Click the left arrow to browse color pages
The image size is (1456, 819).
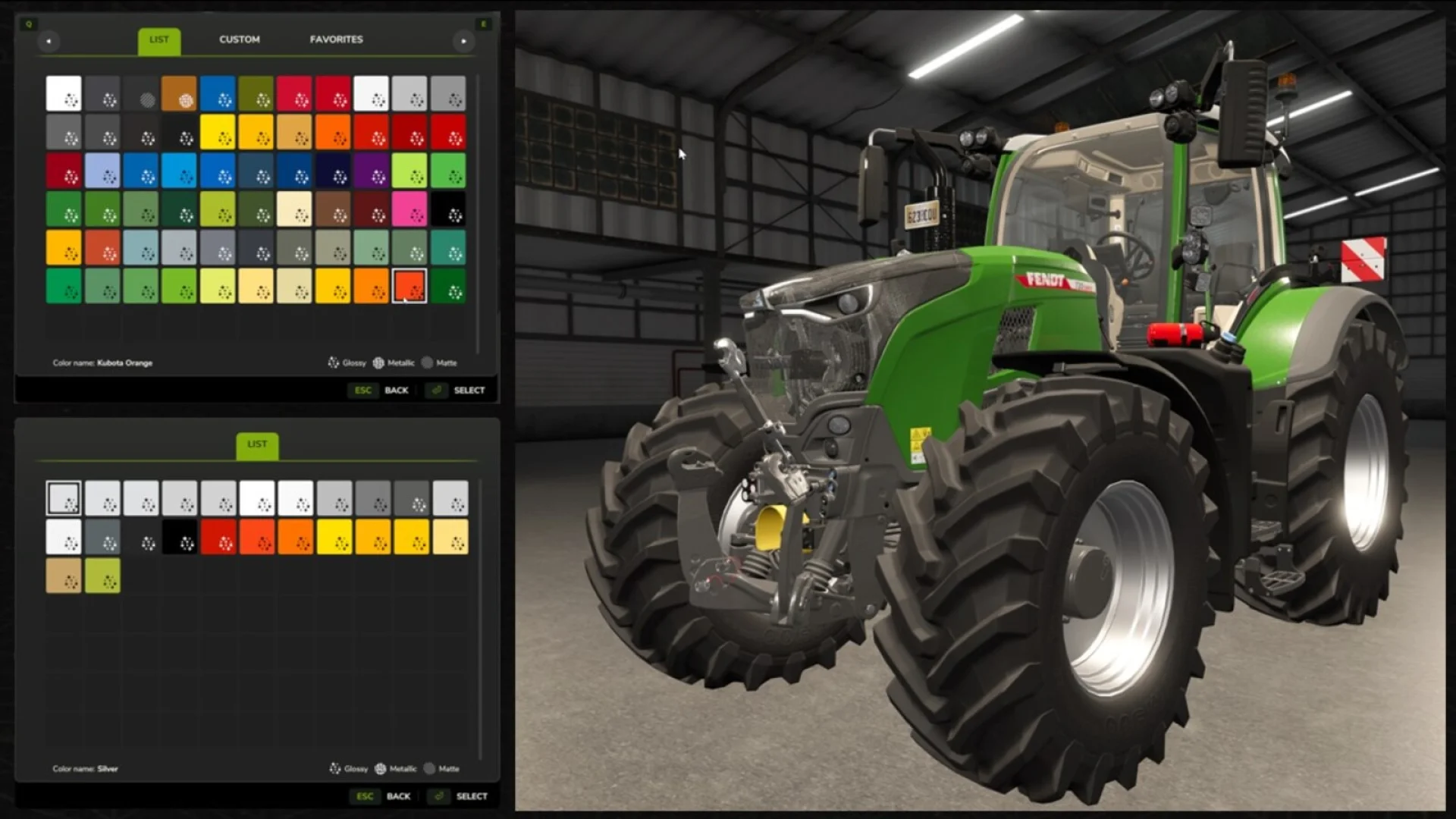pos(49,41)
